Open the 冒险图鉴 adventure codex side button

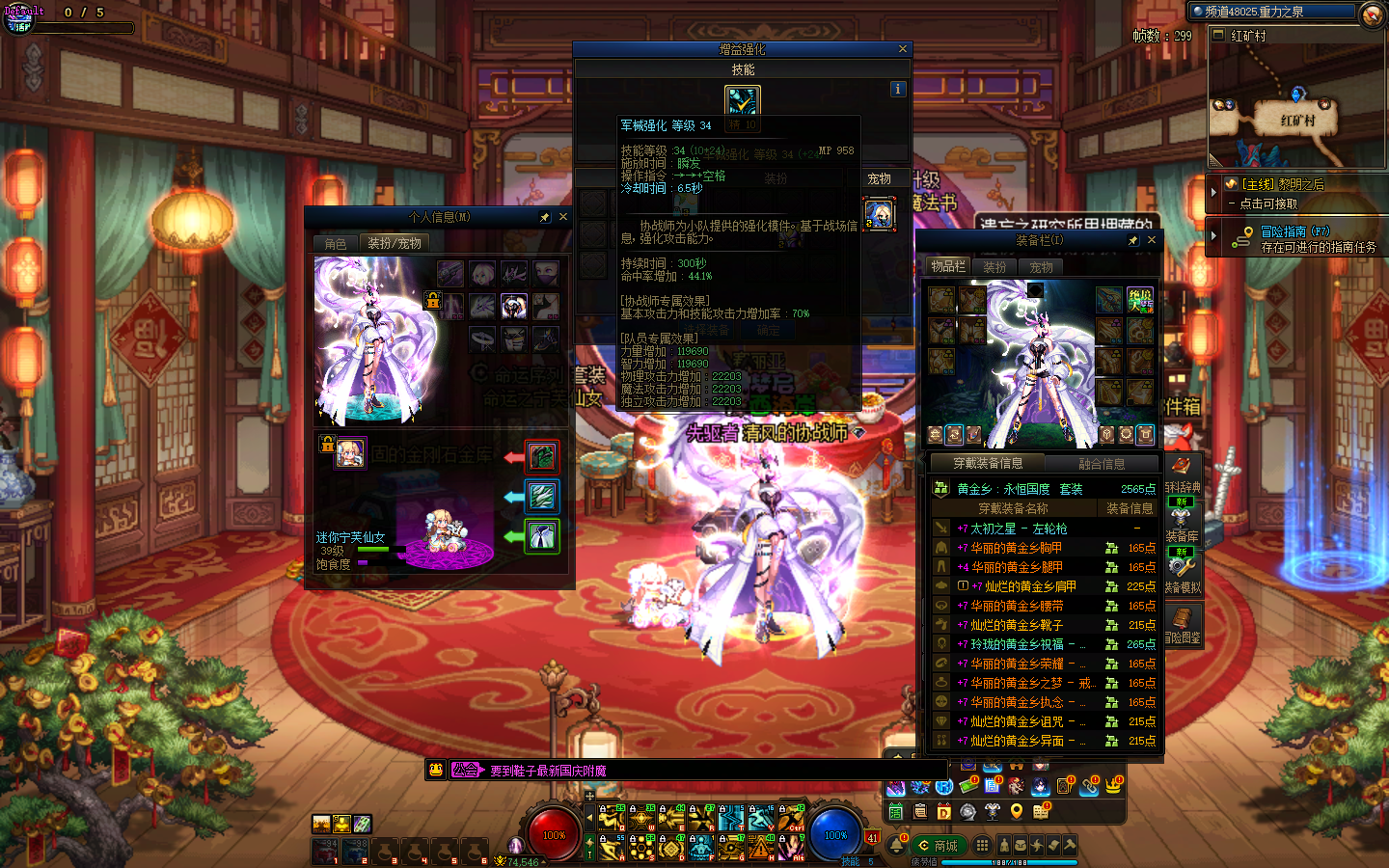1182,623
